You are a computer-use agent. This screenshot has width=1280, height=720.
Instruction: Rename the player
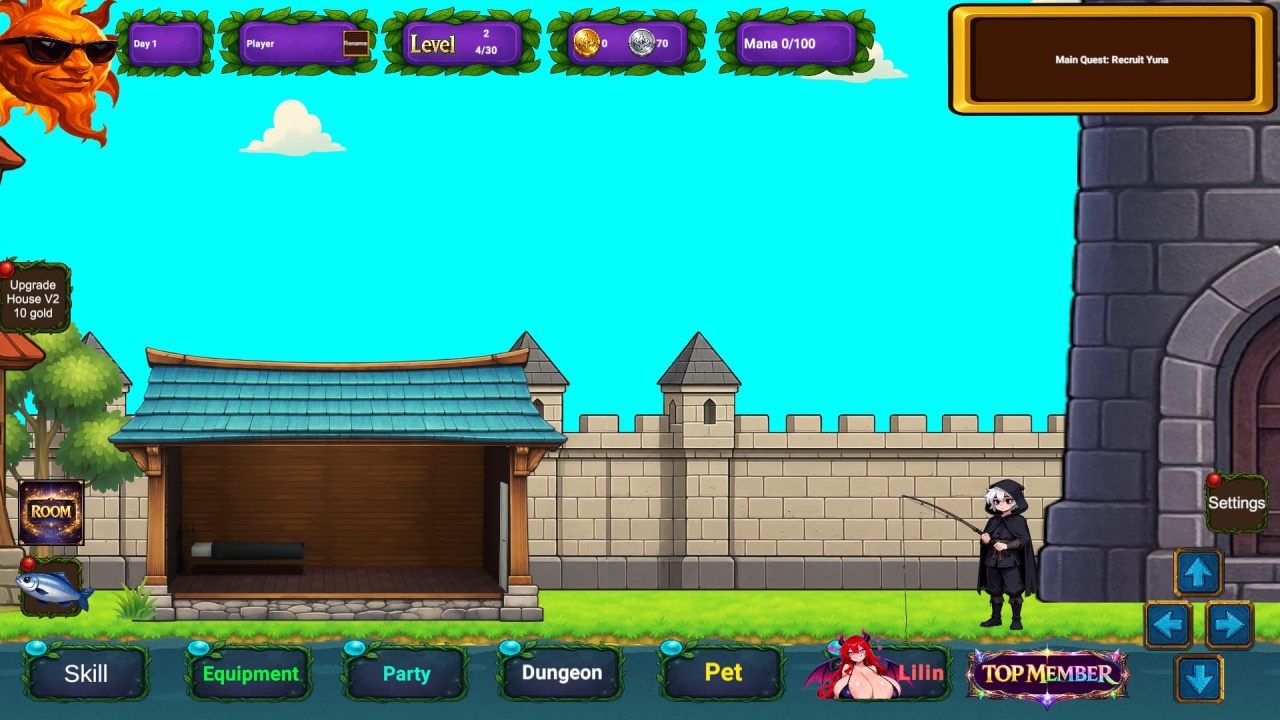coord(355,44)
